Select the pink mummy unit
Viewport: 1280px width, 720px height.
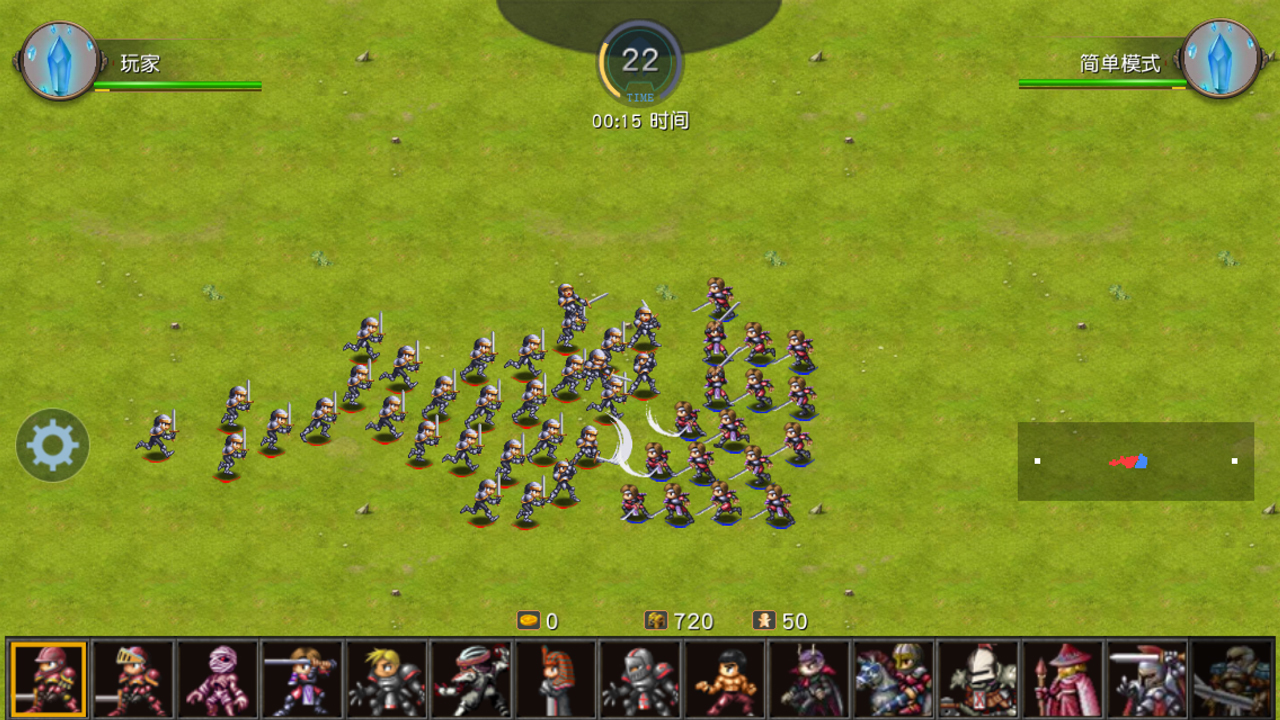click(218, 680)
